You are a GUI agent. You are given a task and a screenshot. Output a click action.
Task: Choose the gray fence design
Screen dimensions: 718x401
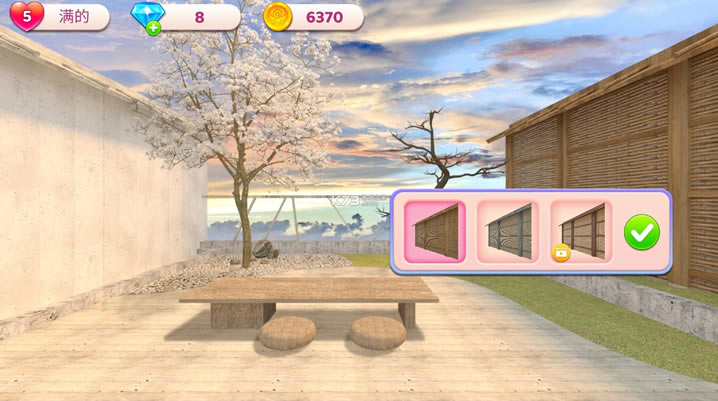(507, 232)
